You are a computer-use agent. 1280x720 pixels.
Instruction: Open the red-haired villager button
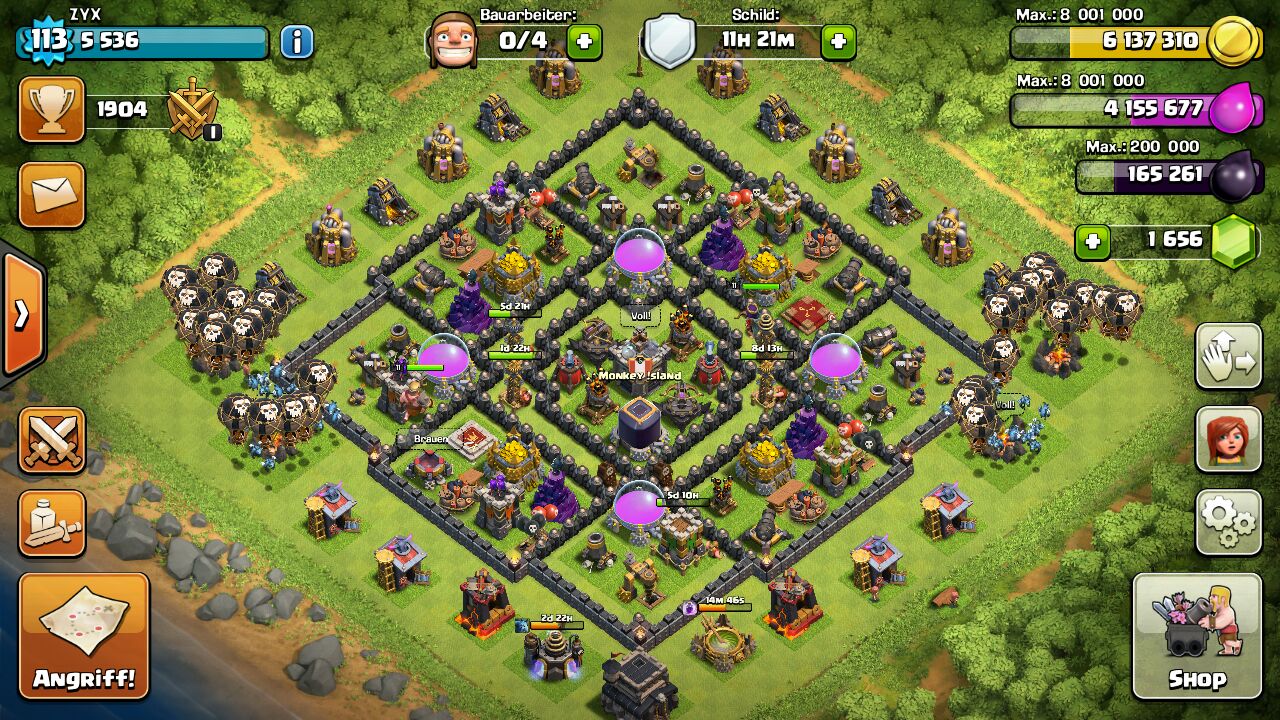(1228, 439)
